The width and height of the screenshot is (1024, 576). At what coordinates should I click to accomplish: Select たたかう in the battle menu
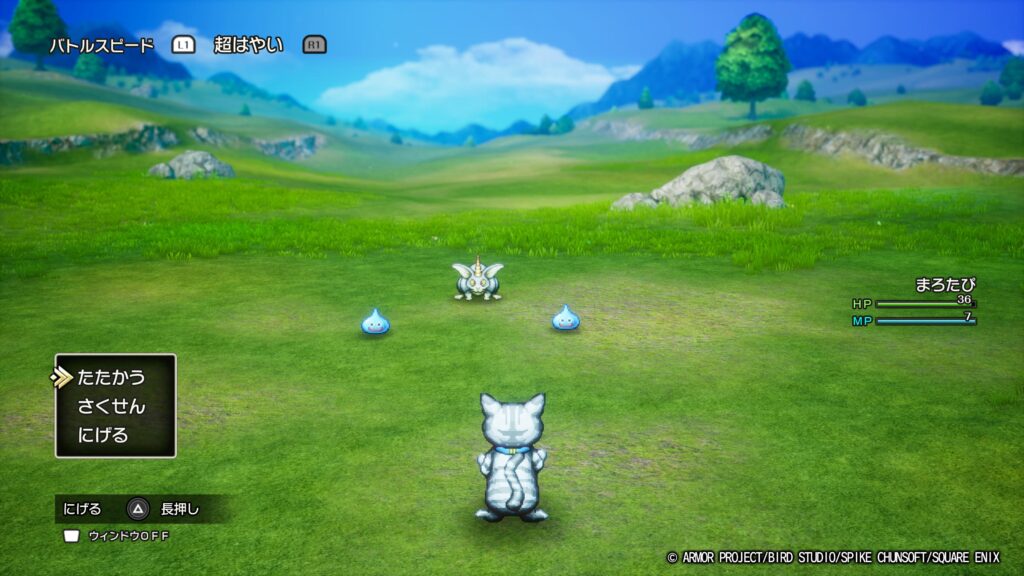coord(111,377)
